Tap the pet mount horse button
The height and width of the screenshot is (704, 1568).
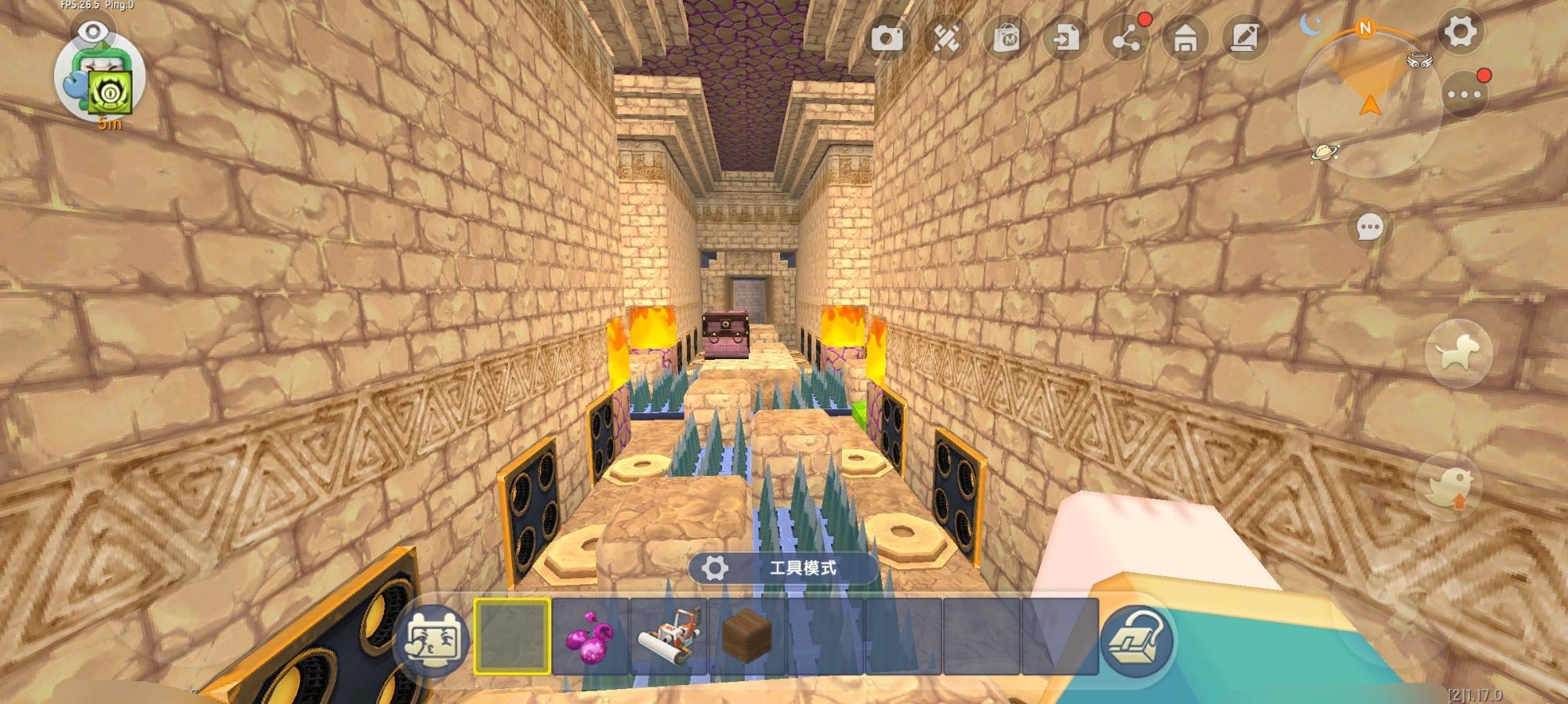(1457, 354)
